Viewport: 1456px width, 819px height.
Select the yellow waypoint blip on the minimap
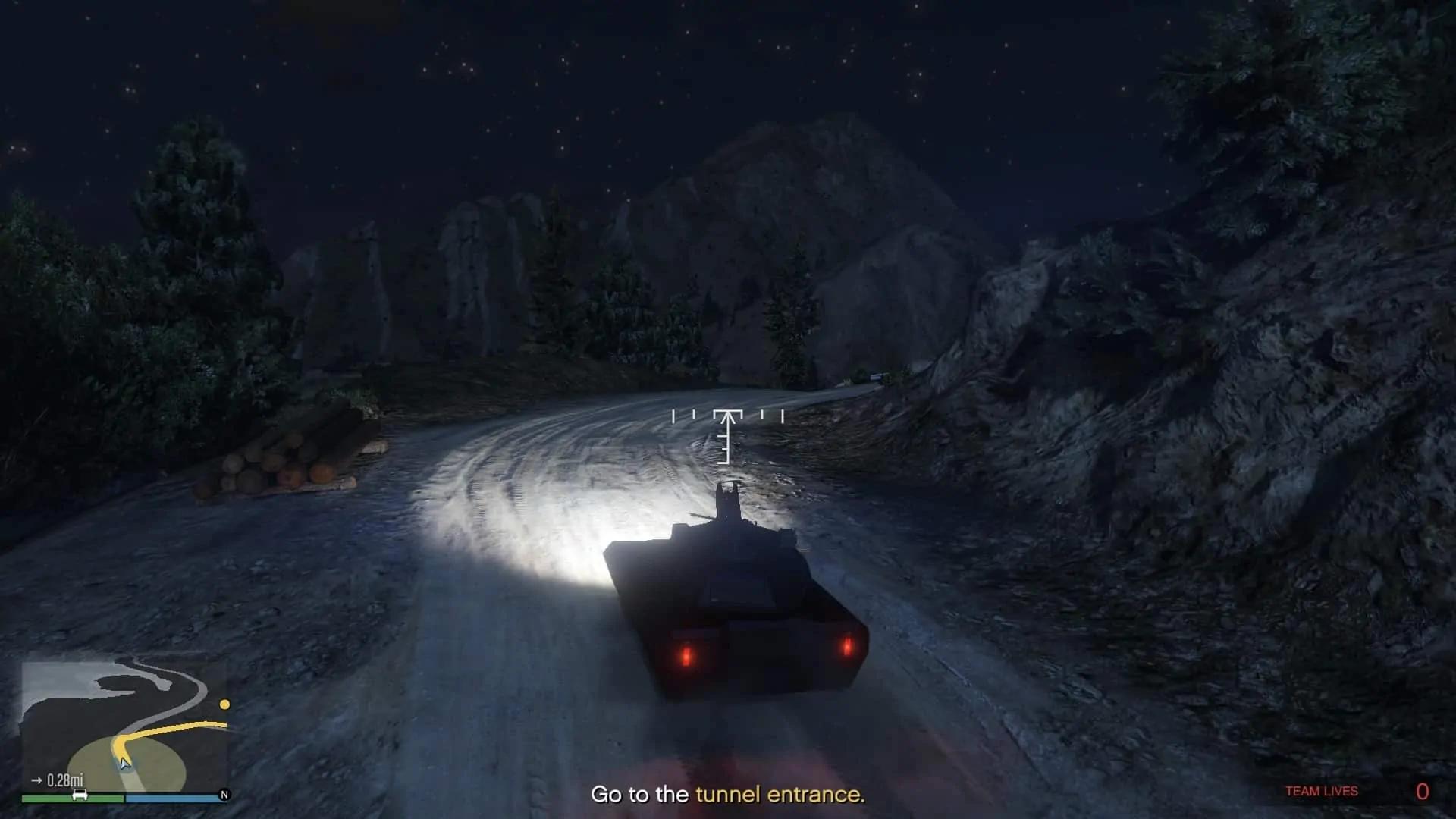[x=224, y=704]
